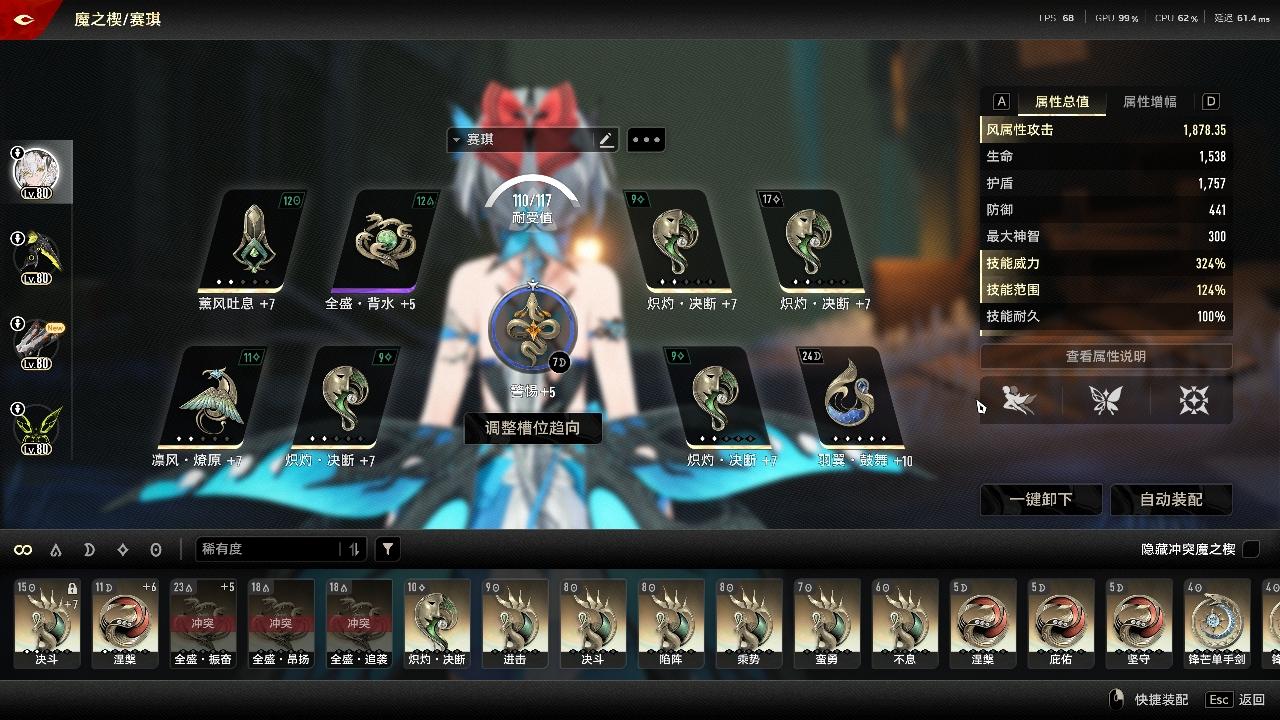Choose the 进击 wedge in the inventory
The height and width of the screenshot is (720, 1280).
(515, 622)
